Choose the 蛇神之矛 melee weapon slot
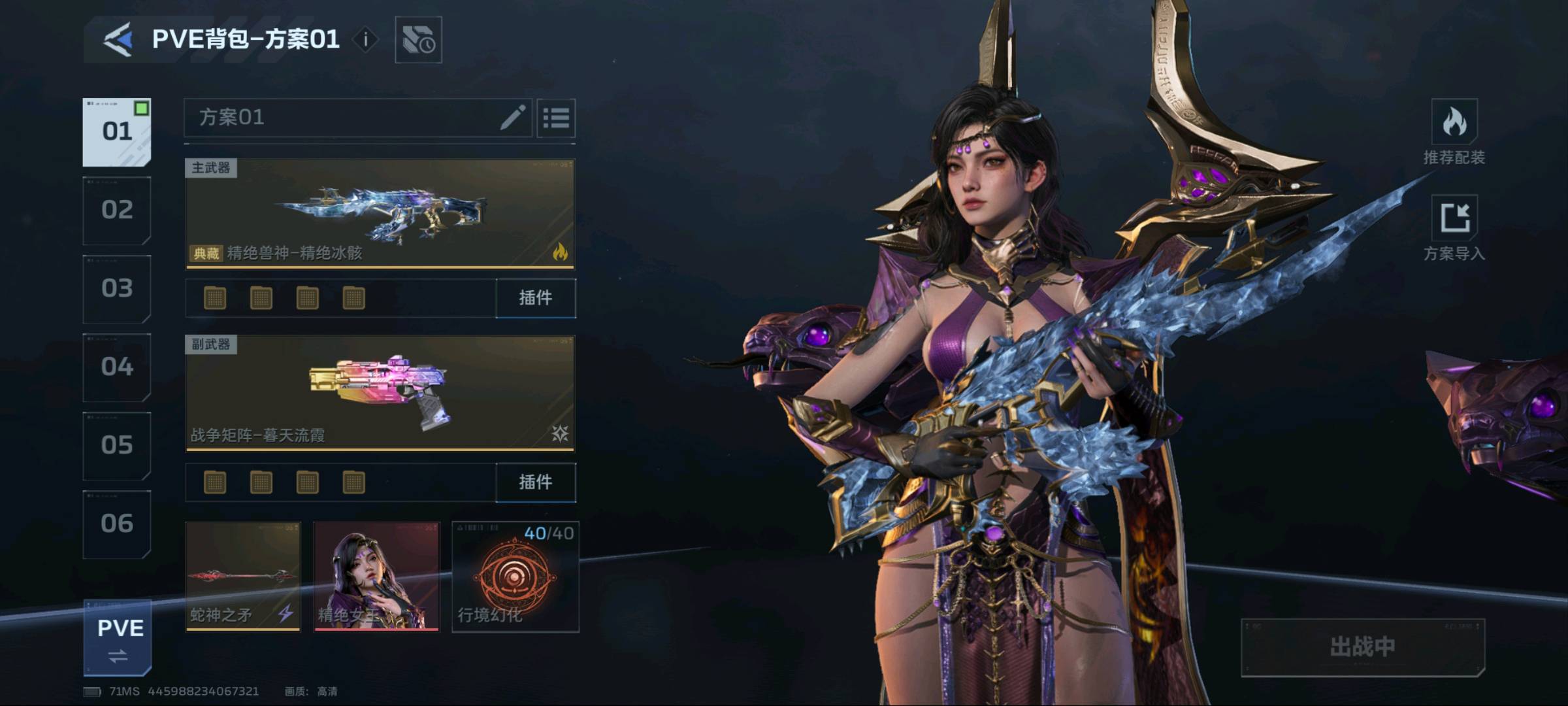 tap(243, 577)
